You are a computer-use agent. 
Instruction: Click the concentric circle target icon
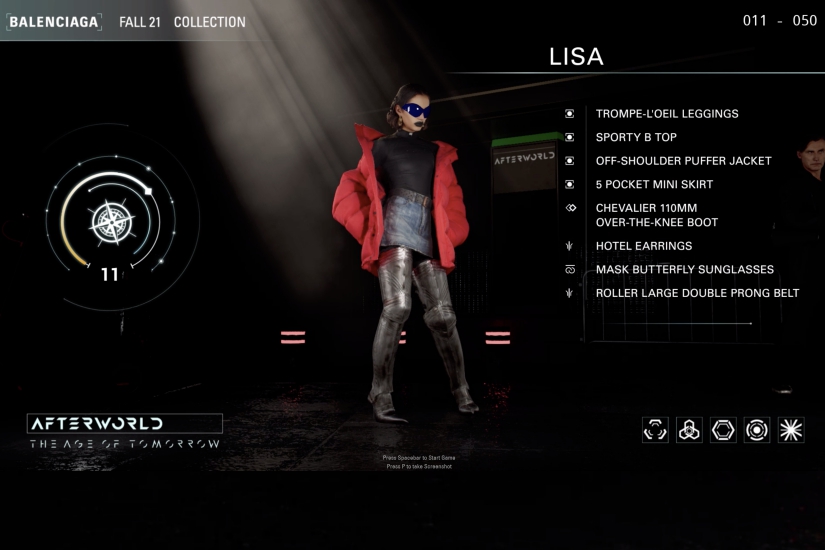pos(757,430)
